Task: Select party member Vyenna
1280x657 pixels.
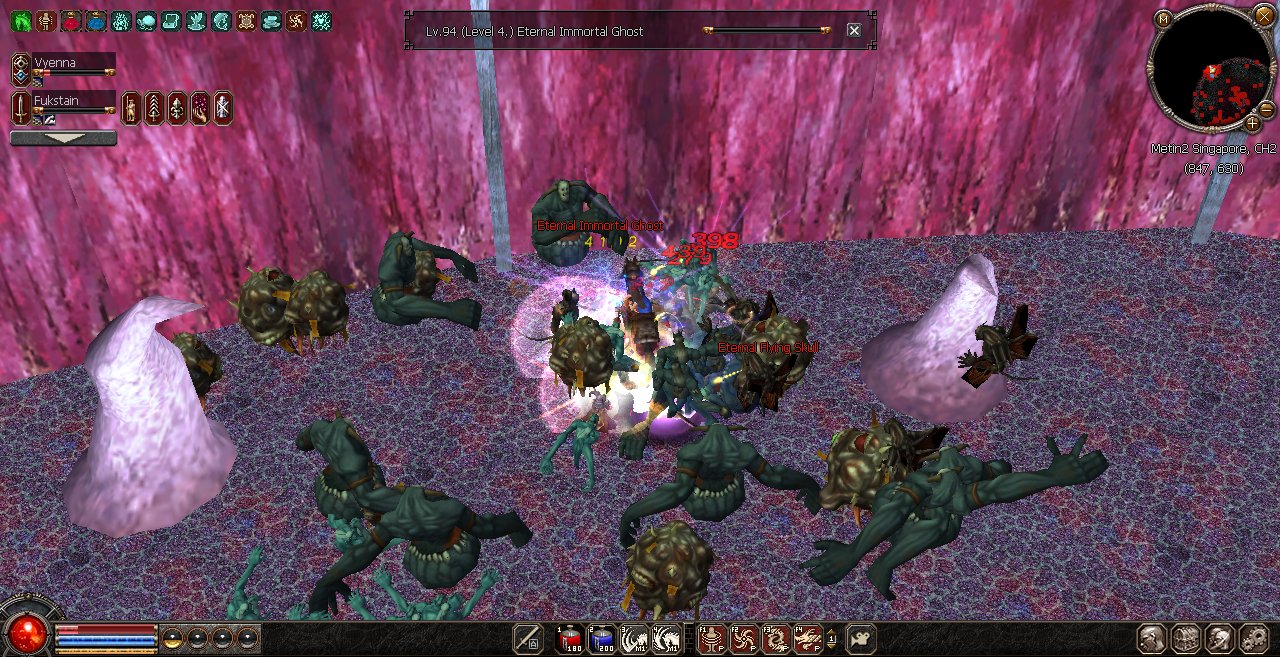Action: pyautogui.click(x=73, y=62)
